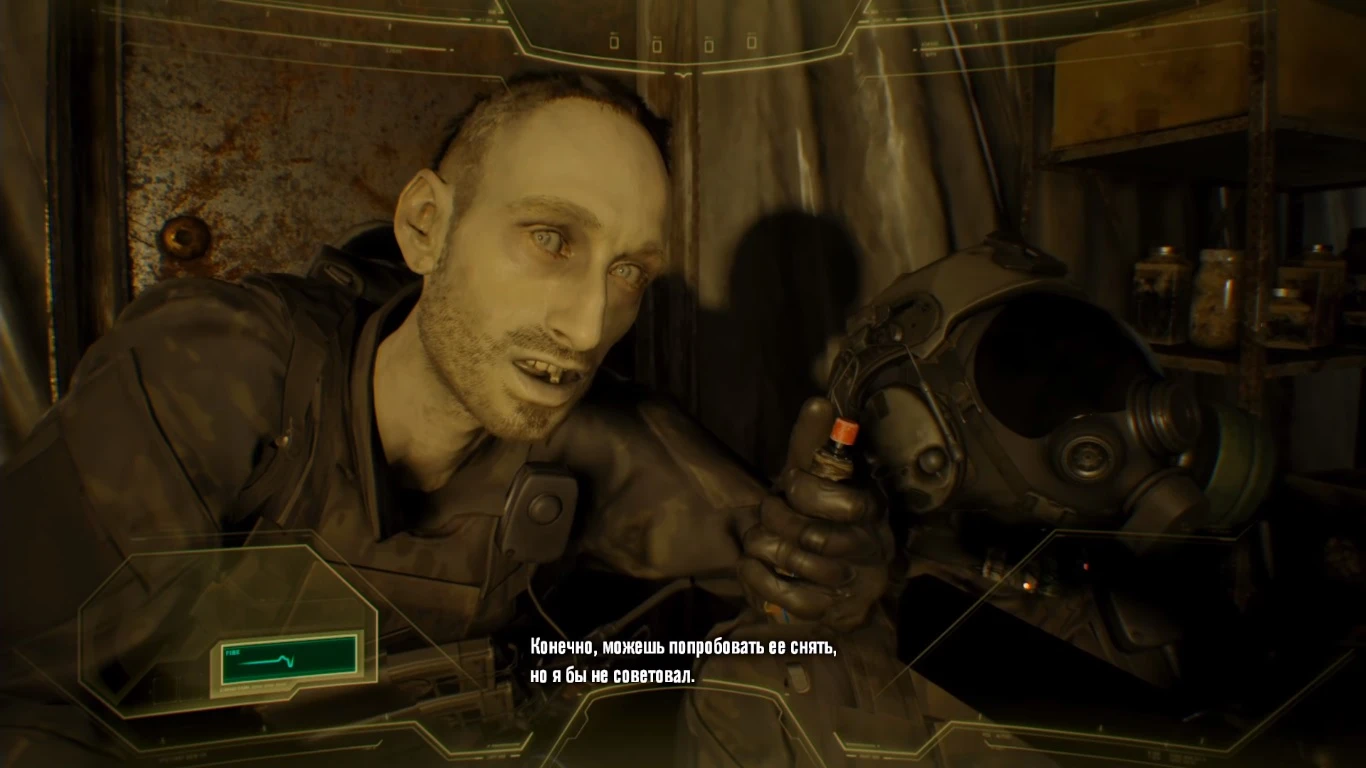The width and height of the screenshot is (1366, 768).
Task: Click the rightmost HUD equipment slot icon
Action: (751, 44)
